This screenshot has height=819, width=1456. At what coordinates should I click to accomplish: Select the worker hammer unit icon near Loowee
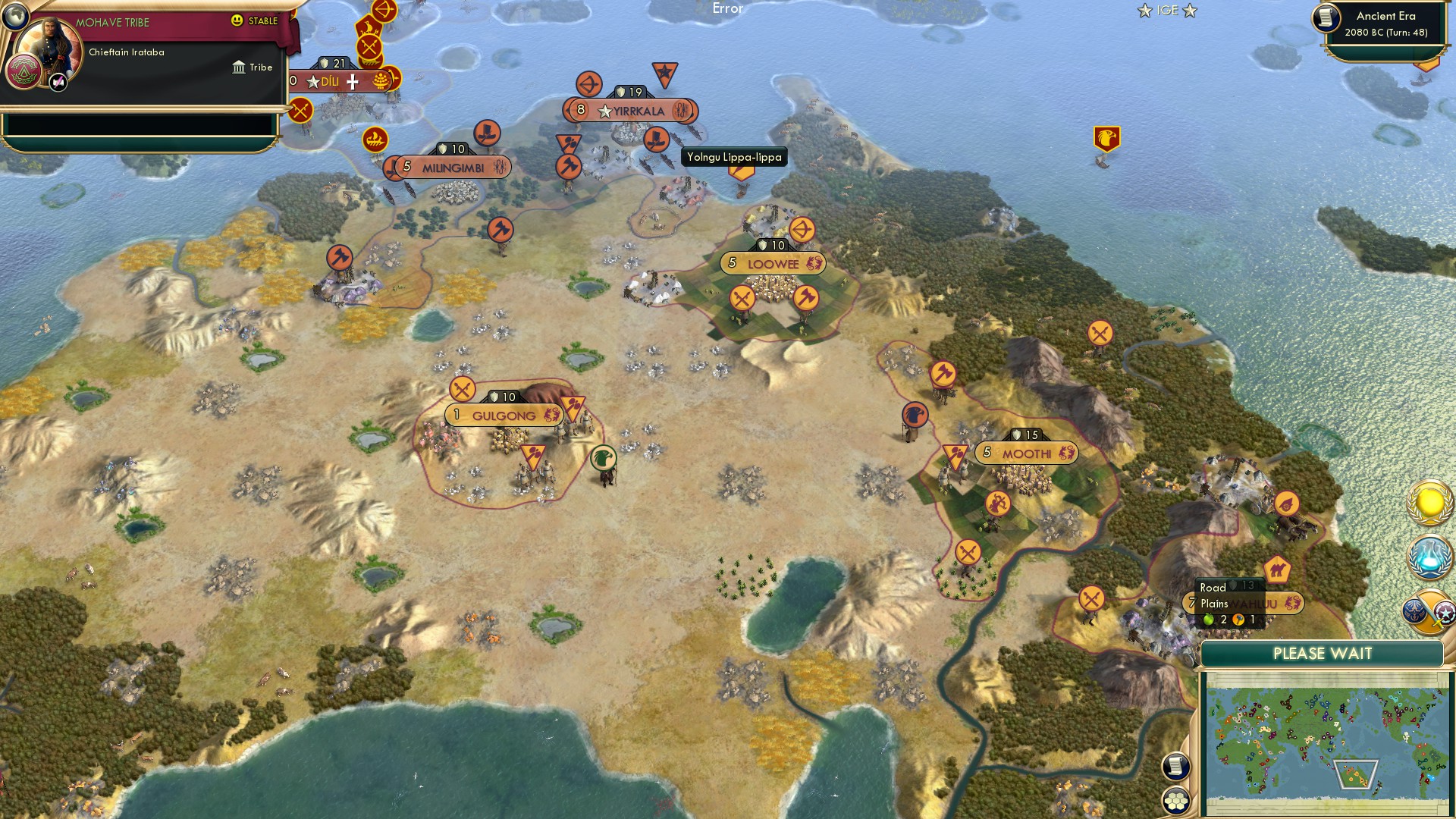(x=806, y=299)
